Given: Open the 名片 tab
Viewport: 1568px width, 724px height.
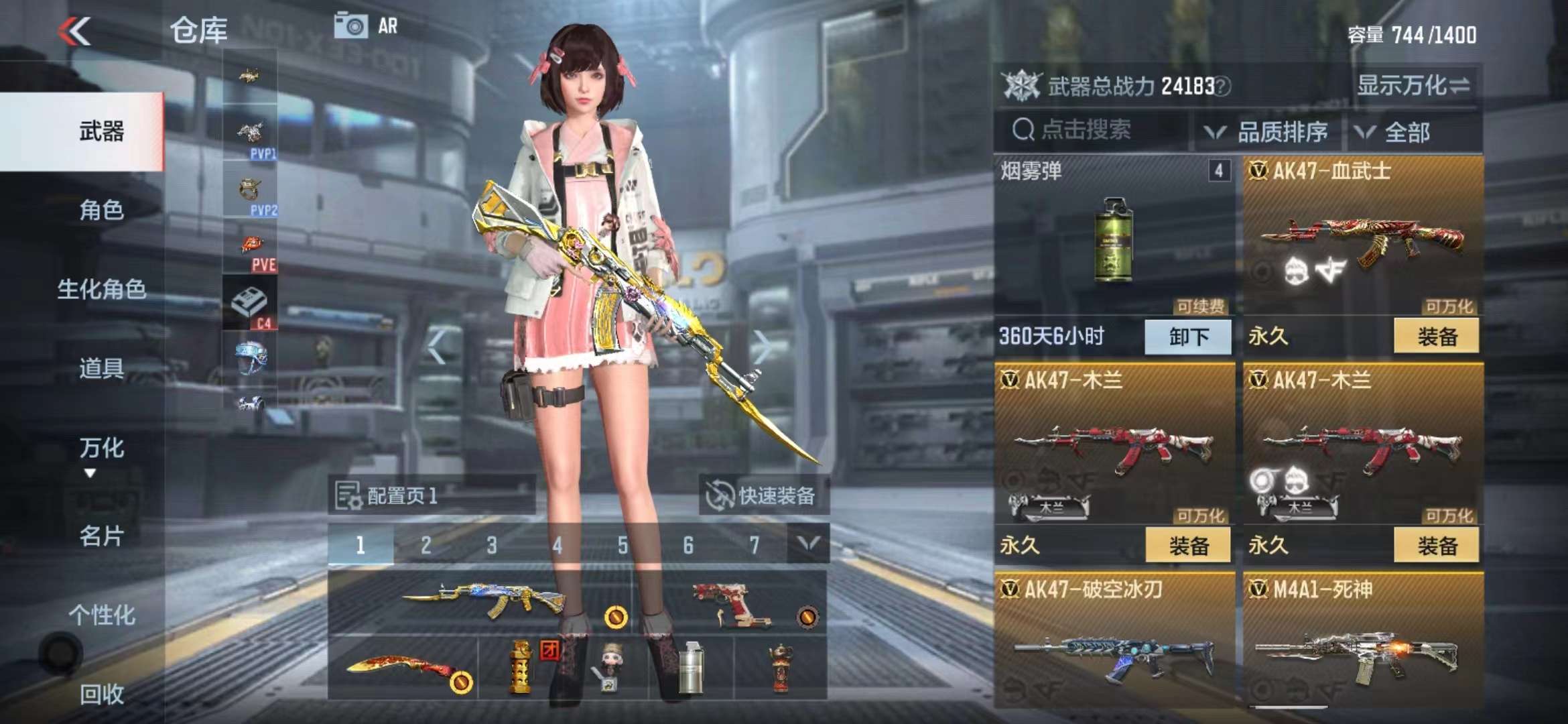Looking at the screenshot, I should pyautogui.click(x=101, y=536).
